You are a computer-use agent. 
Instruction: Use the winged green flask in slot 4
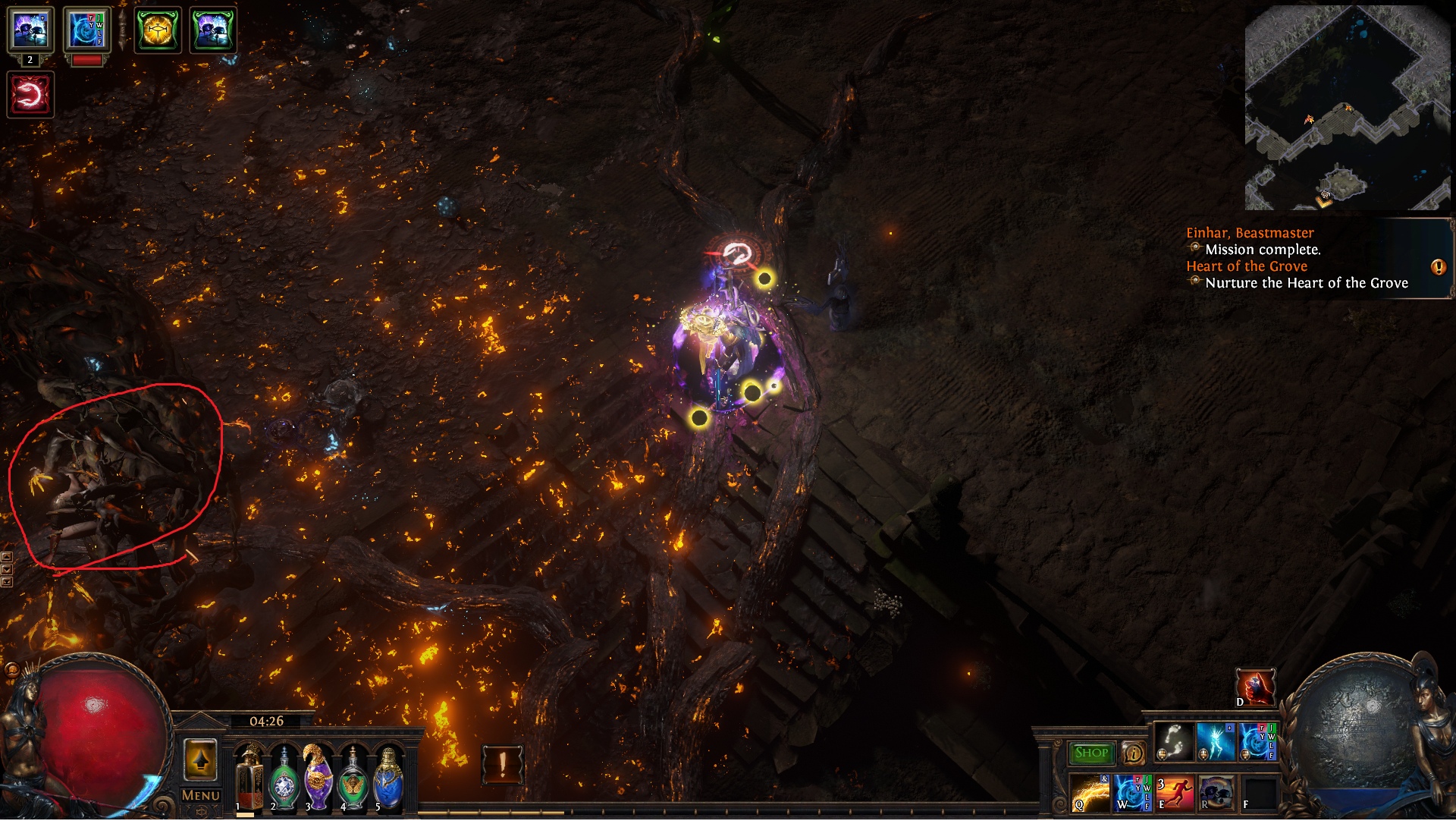(x=353, y=778)
